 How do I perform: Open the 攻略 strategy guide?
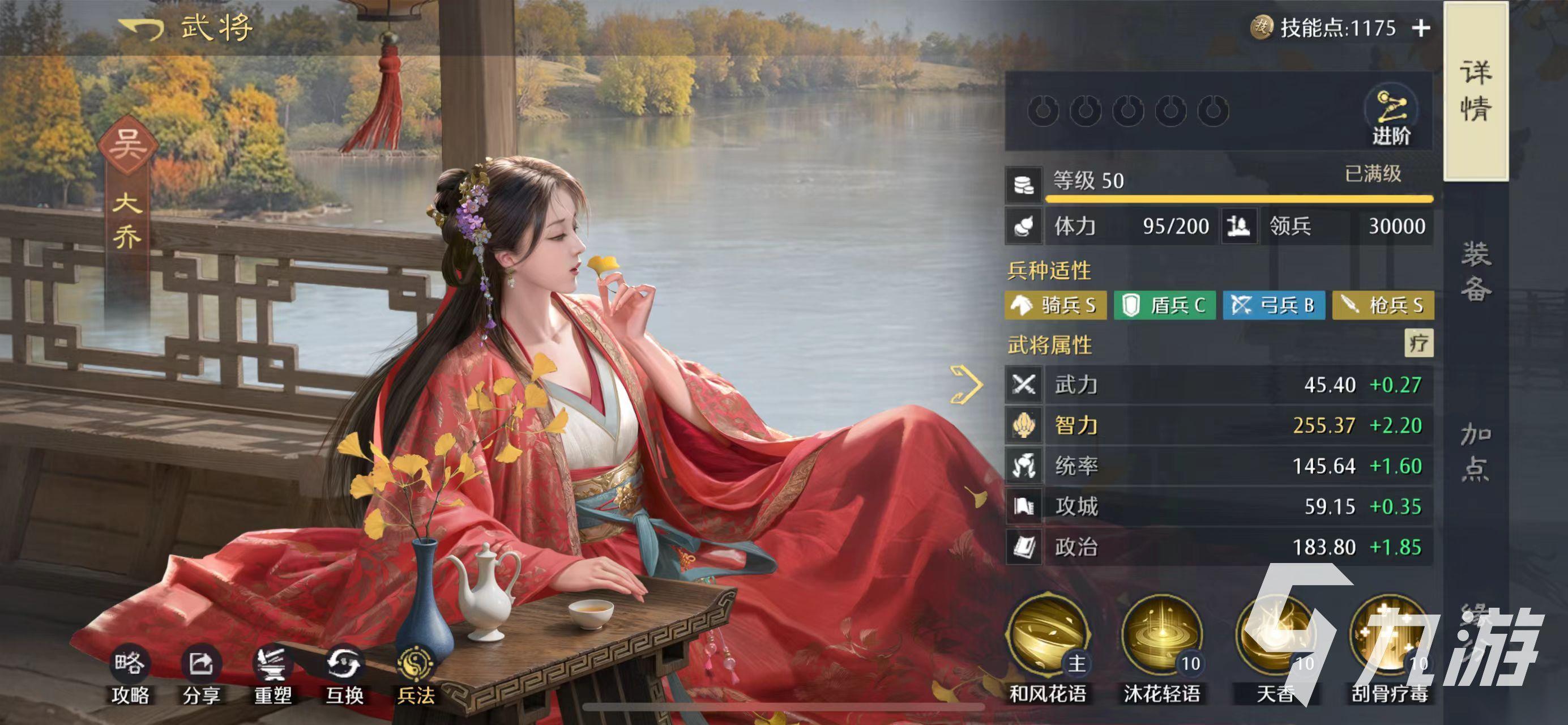[x=130, y=675]
